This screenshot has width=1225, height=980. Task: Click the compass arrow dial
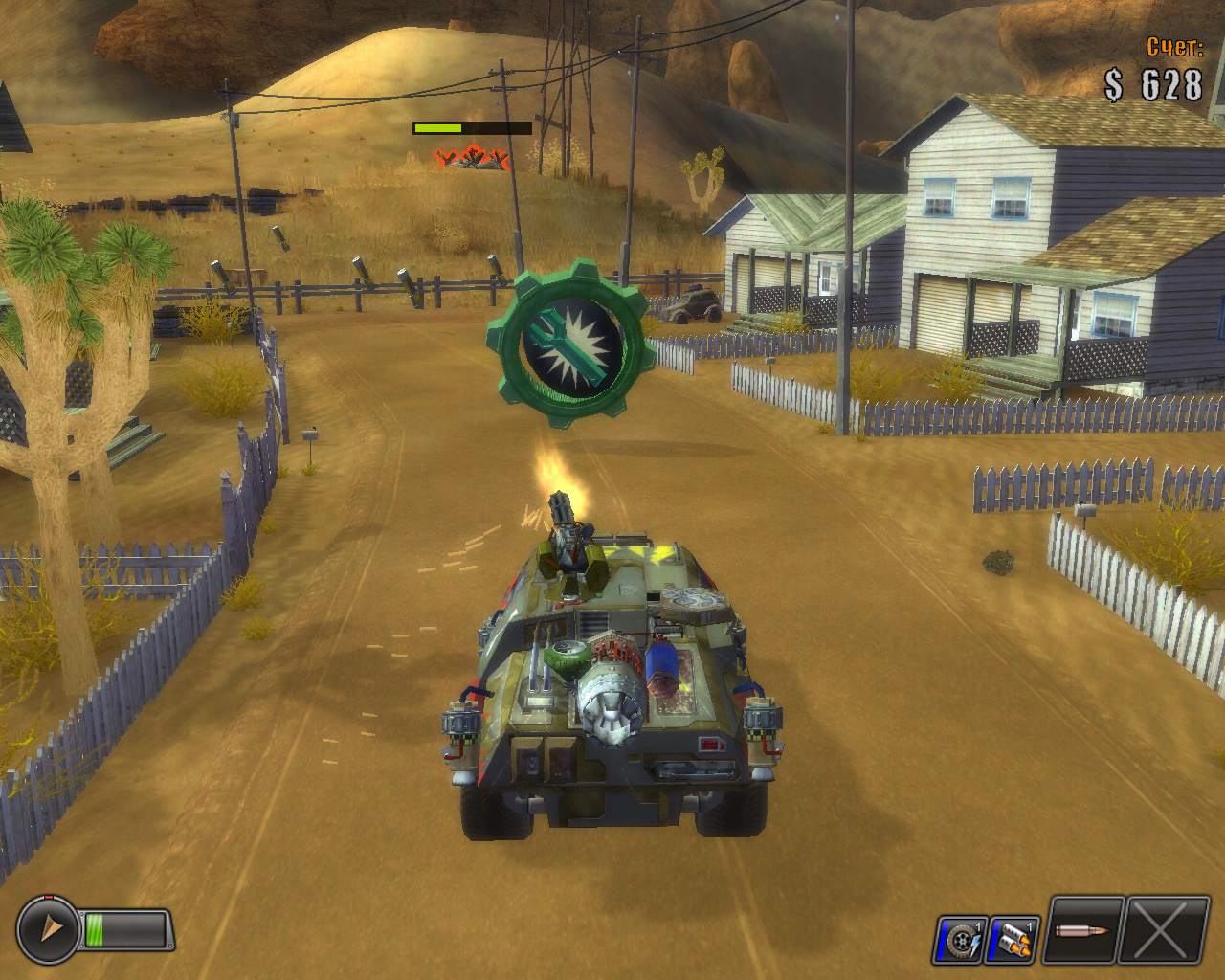coord(48,928)
